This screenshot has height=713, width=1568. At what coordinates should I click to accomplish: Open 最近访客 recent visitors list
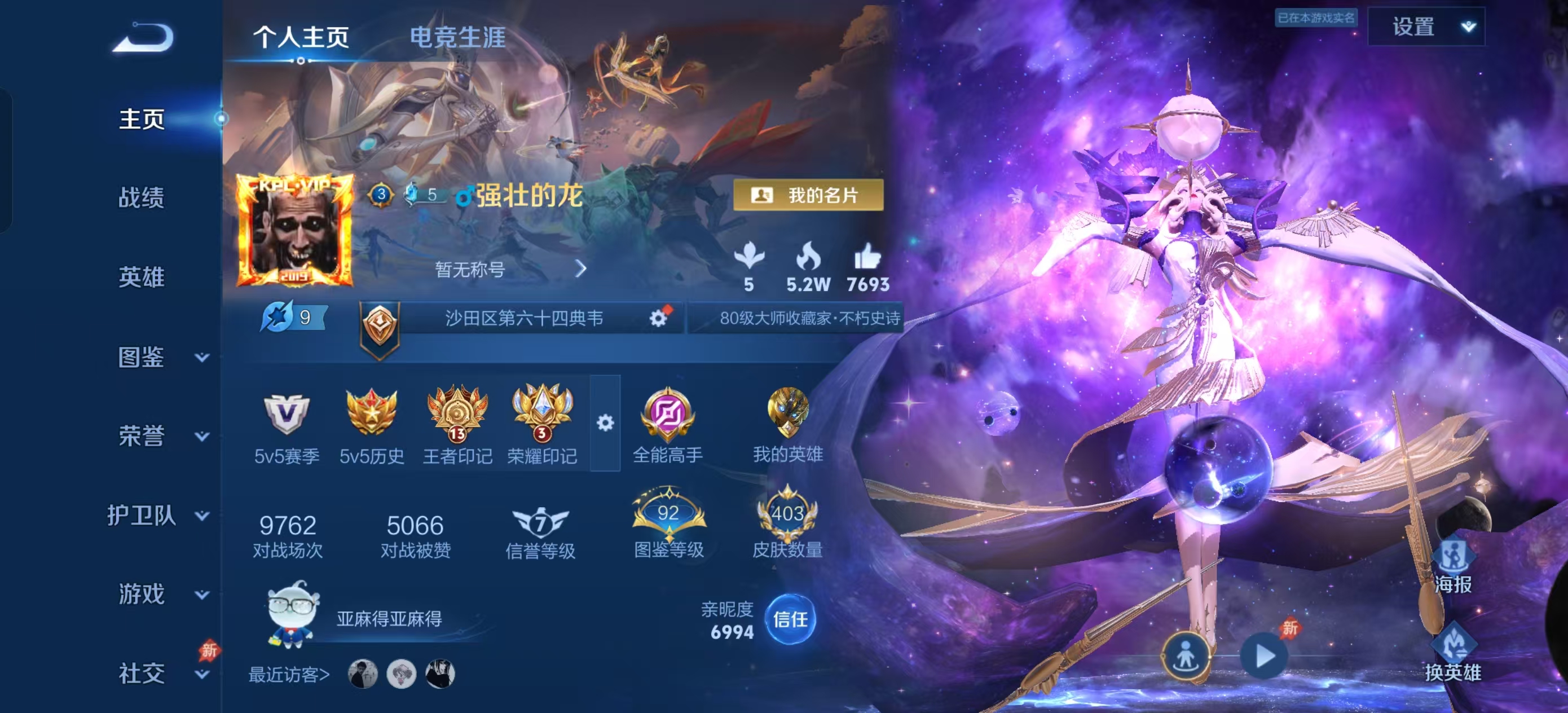289,674
